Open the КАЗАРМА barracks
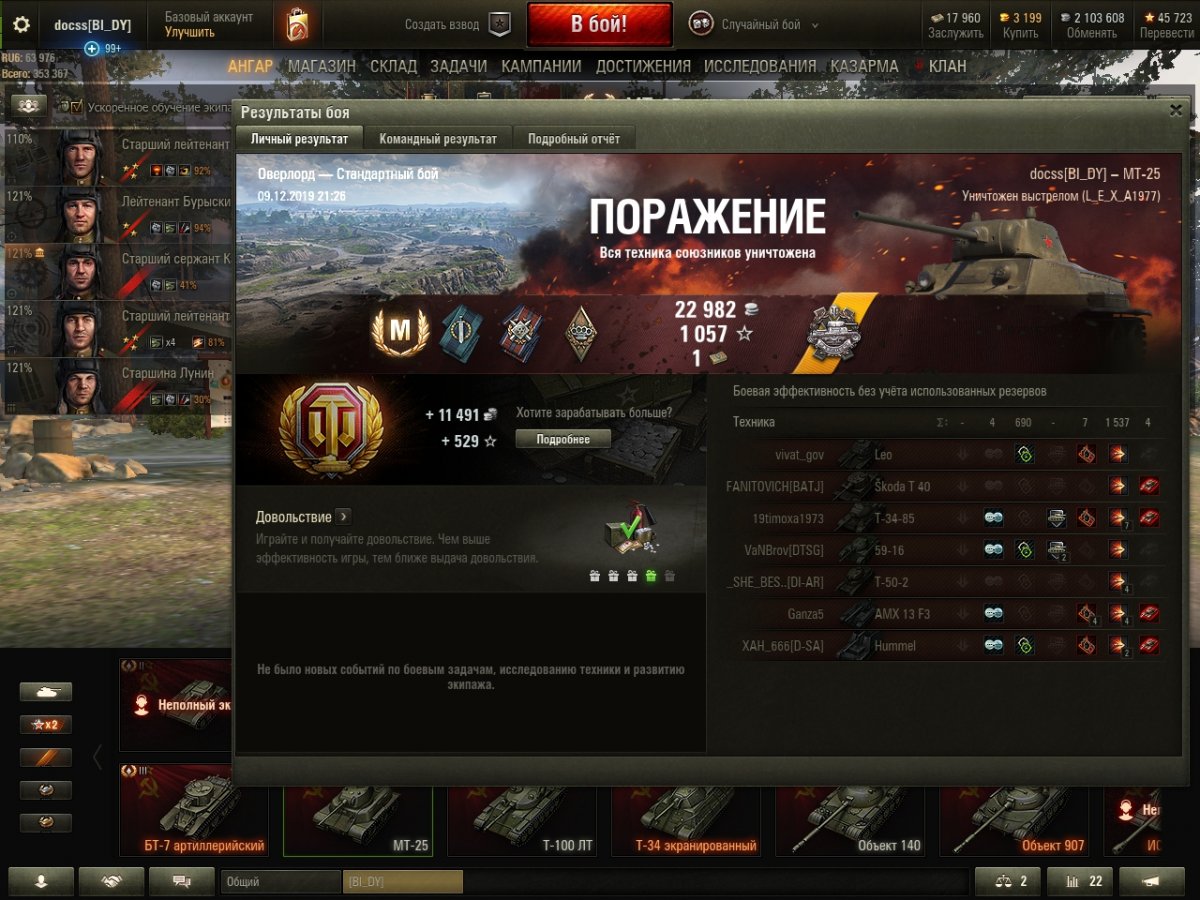 [864, 67]
